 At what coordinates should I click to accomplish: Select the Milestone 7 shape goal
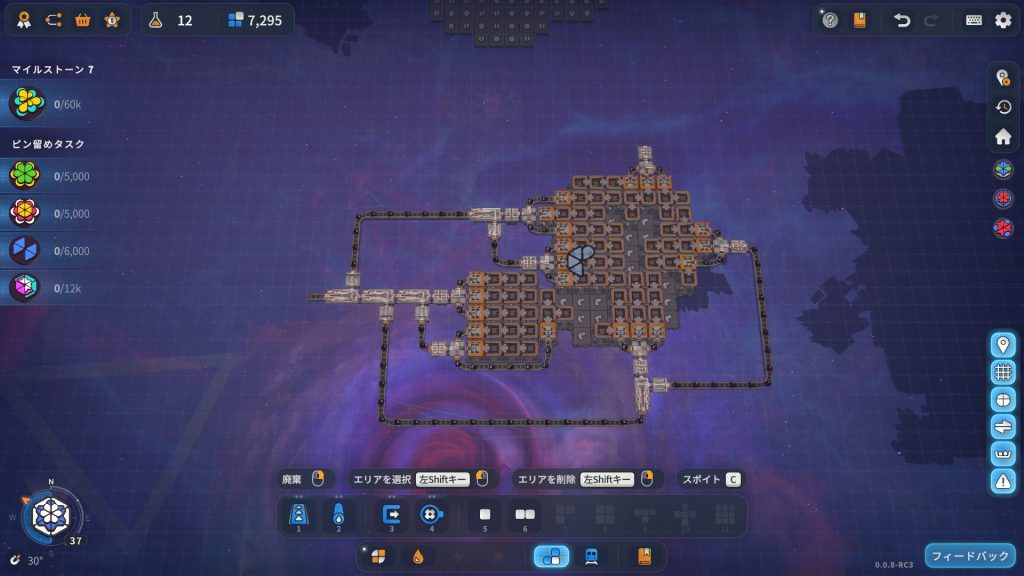click(26, 104)
